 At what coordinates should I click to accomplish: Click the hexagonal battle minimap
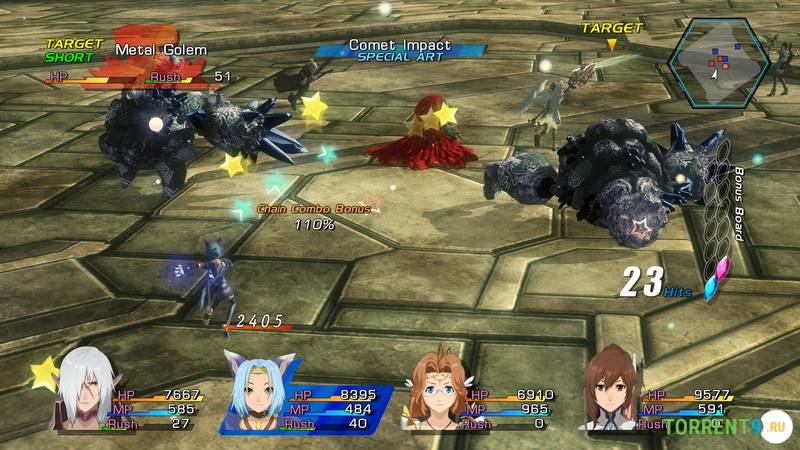(x=718, y=63)
